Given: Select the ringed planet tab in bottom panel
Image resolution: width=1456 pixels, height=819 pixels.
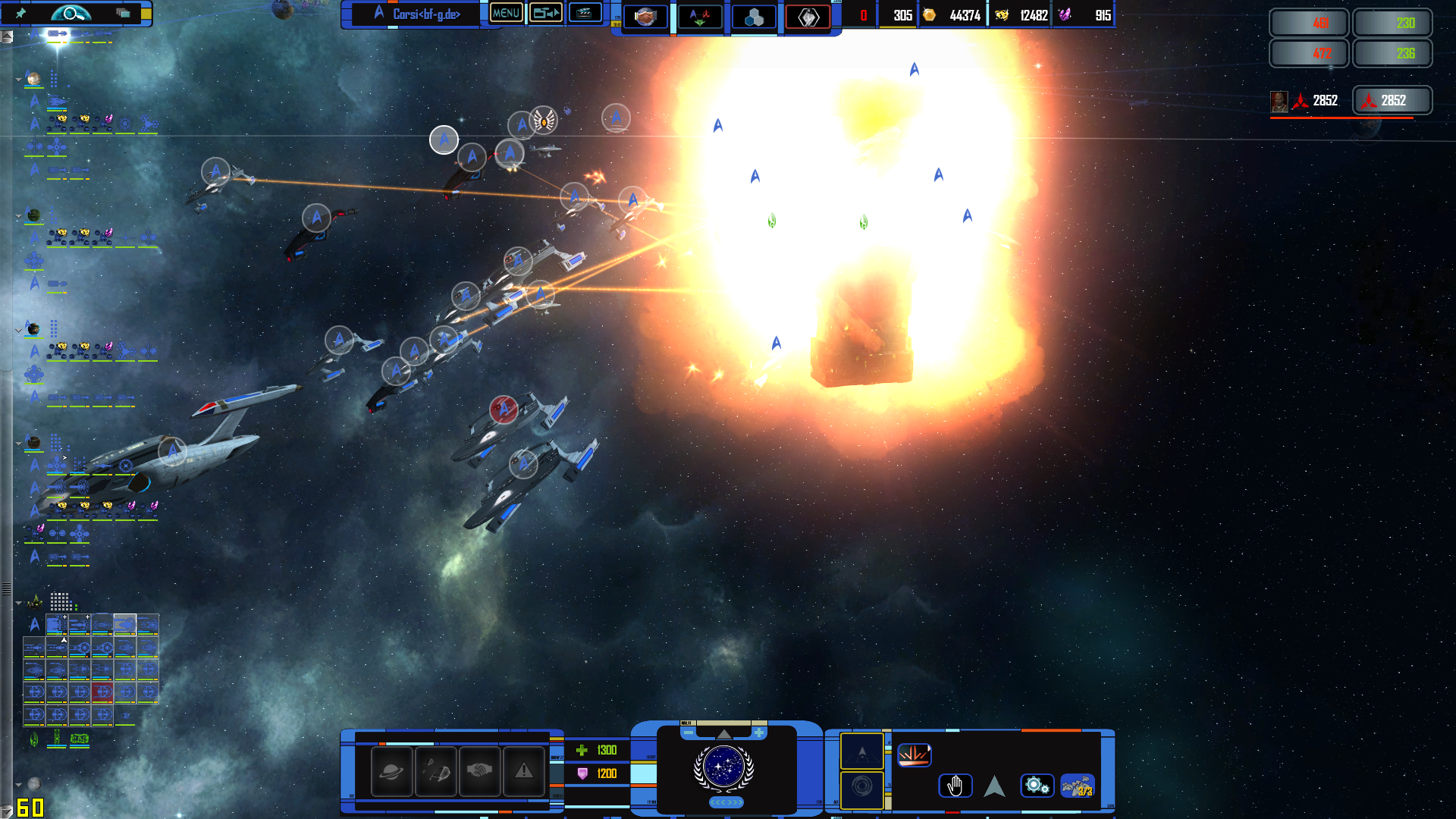Looking at the screenshot, I should point(391,771).
